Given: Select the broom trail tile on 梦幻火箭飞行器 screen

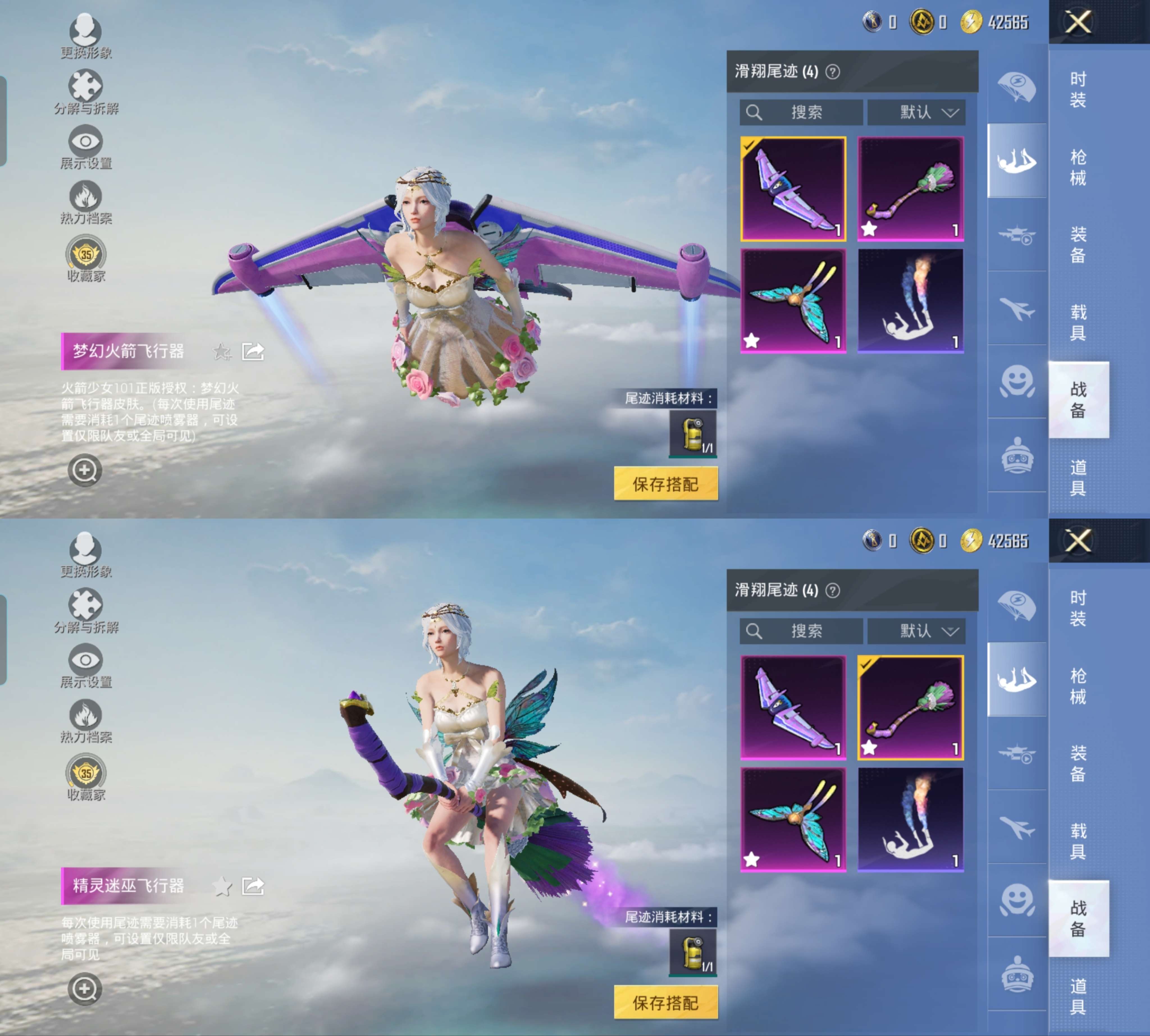Looking at the screenshot, I should point(910,188).
